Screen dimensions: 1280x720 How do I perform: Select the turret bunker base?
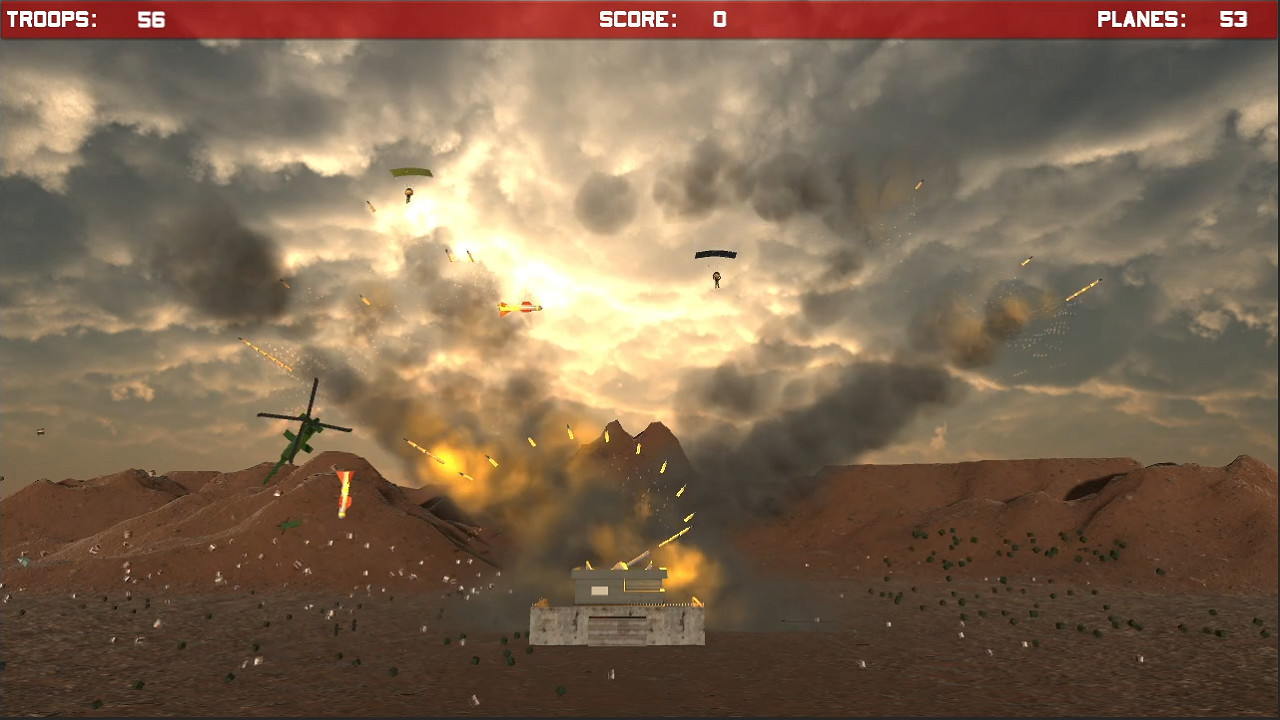click(x=618, y=628)
